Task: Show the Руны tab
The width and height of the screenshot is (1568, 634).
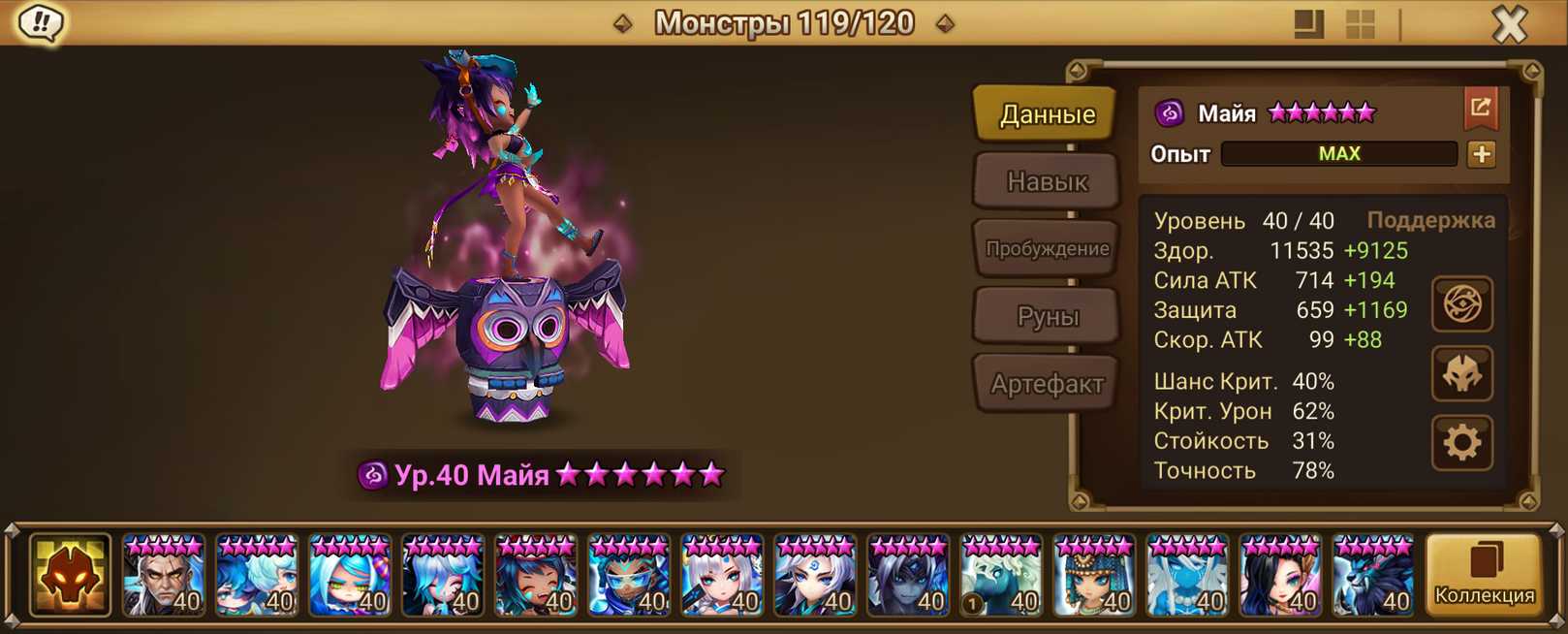Action: [x=1047, y=316]
